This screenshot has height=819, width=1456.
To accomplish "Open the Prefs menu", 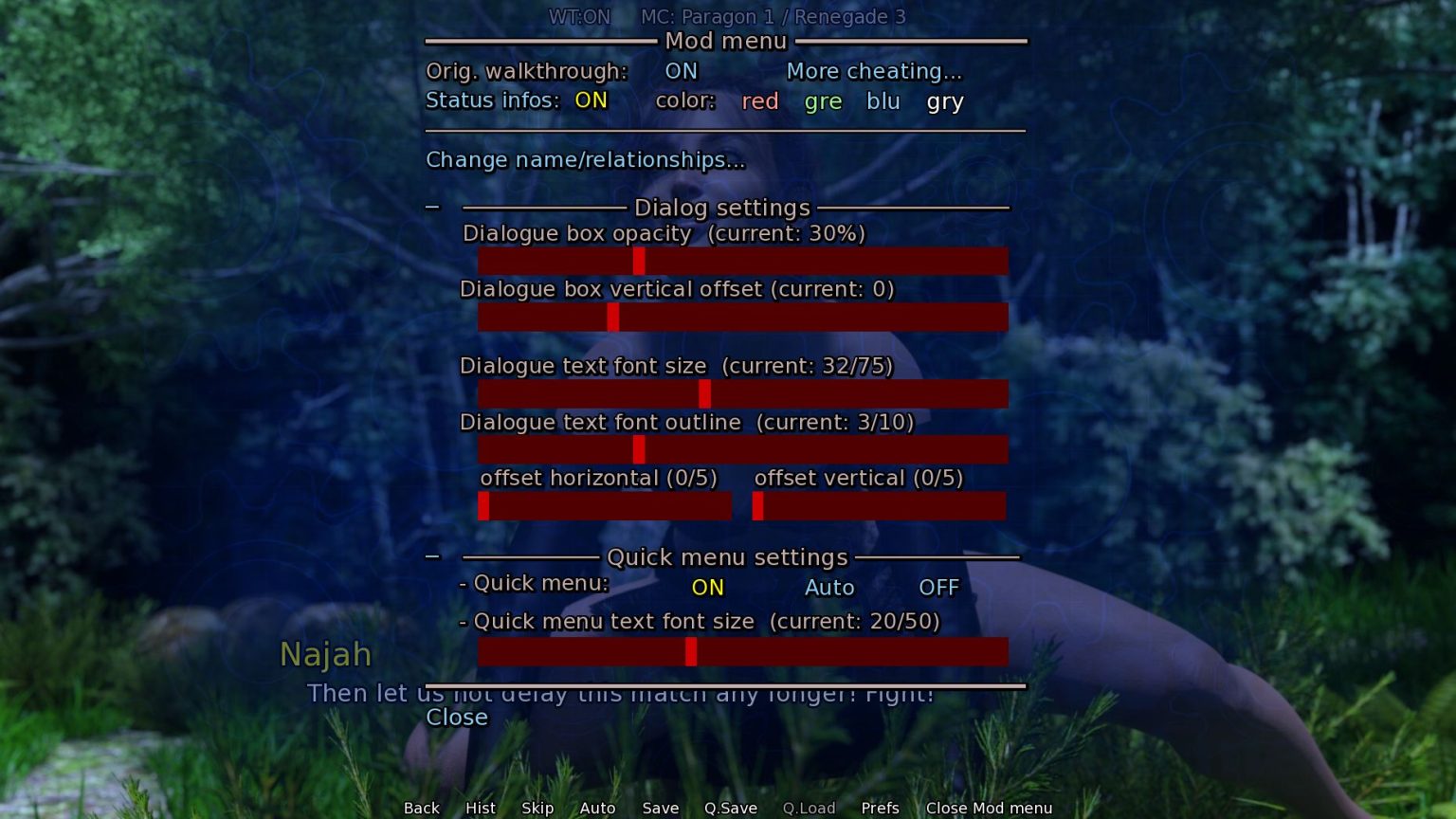I will tap(880, 808).
